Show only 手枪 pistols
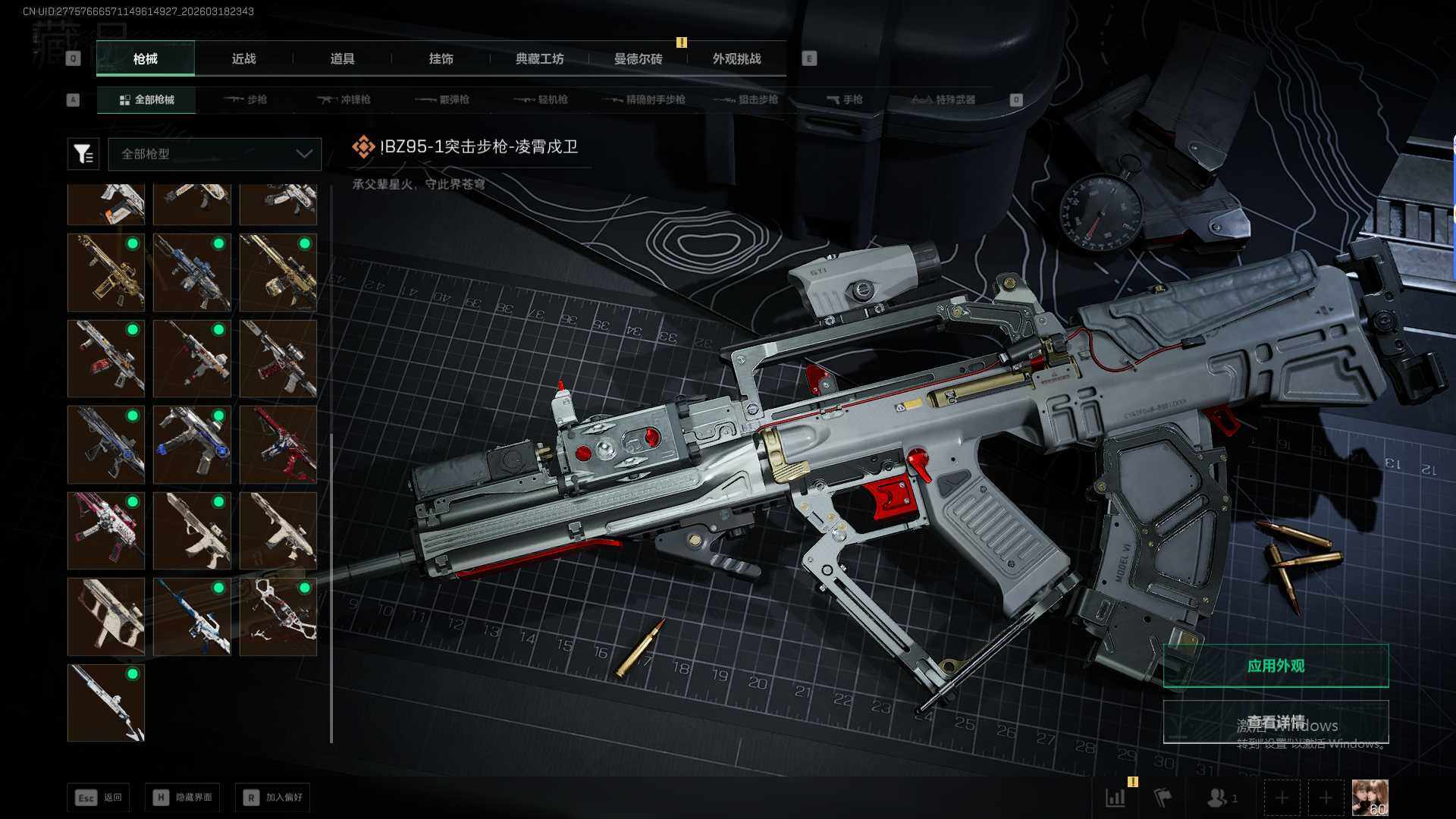The image size is (1456, 819). tap(845, 99)
